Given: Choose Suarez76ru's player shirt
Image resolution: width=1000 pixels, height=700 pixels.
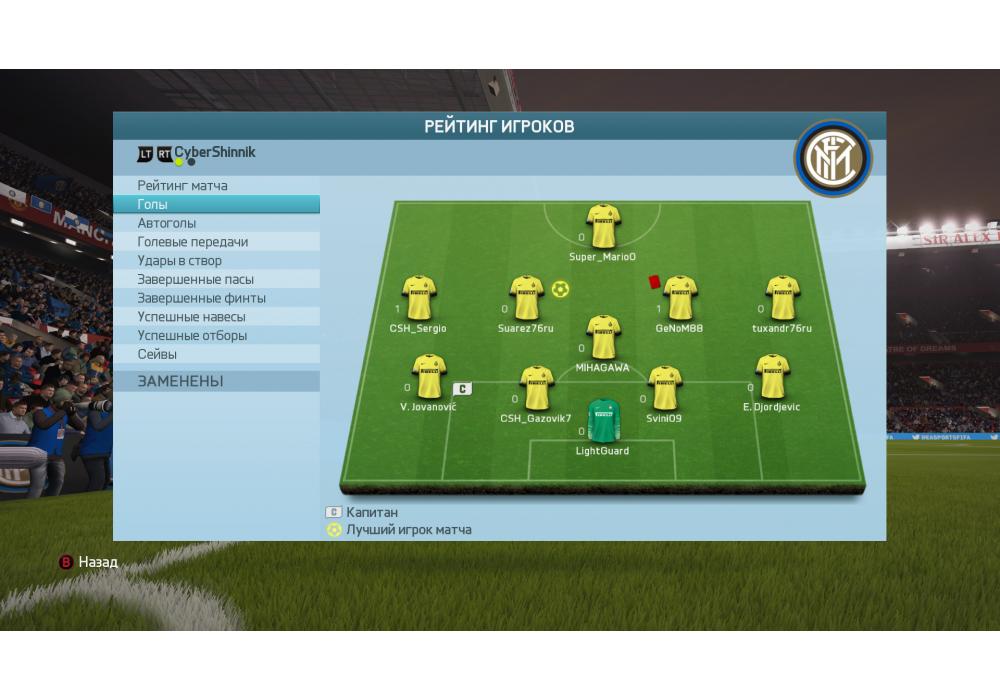Looking at the screenshot, I should (527, 298).
